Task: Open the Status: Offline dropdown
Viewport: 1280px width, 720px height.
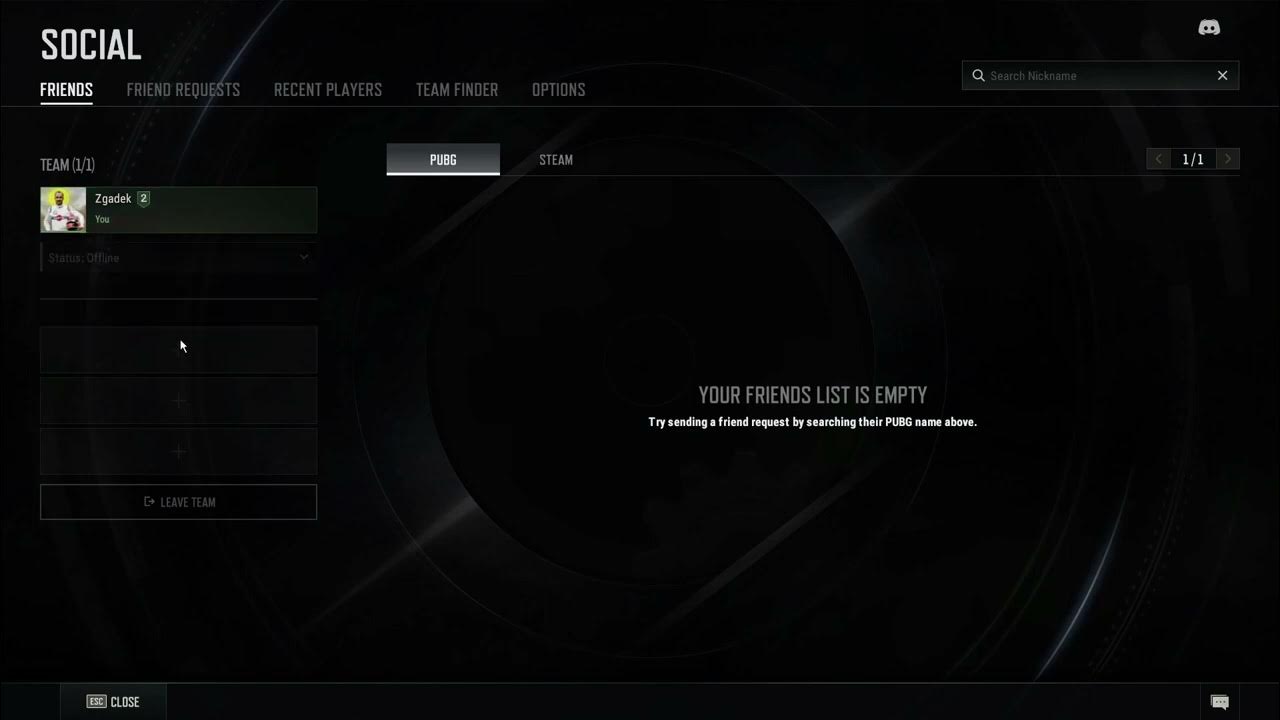Action: click(x=178, y=257)
